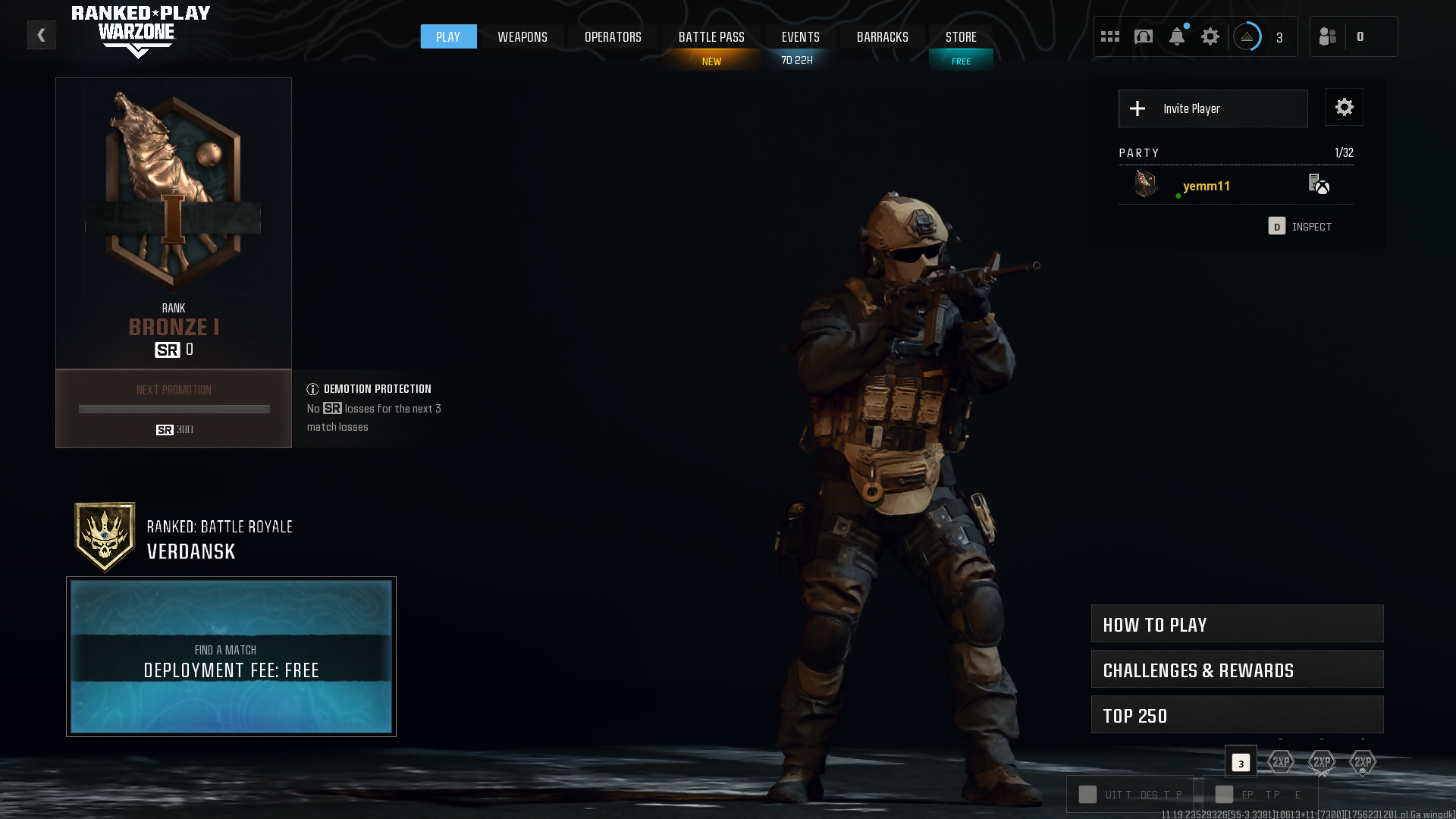Find a match in Ranked Verdansk
Screen dimensions: 1456x819
231,657
